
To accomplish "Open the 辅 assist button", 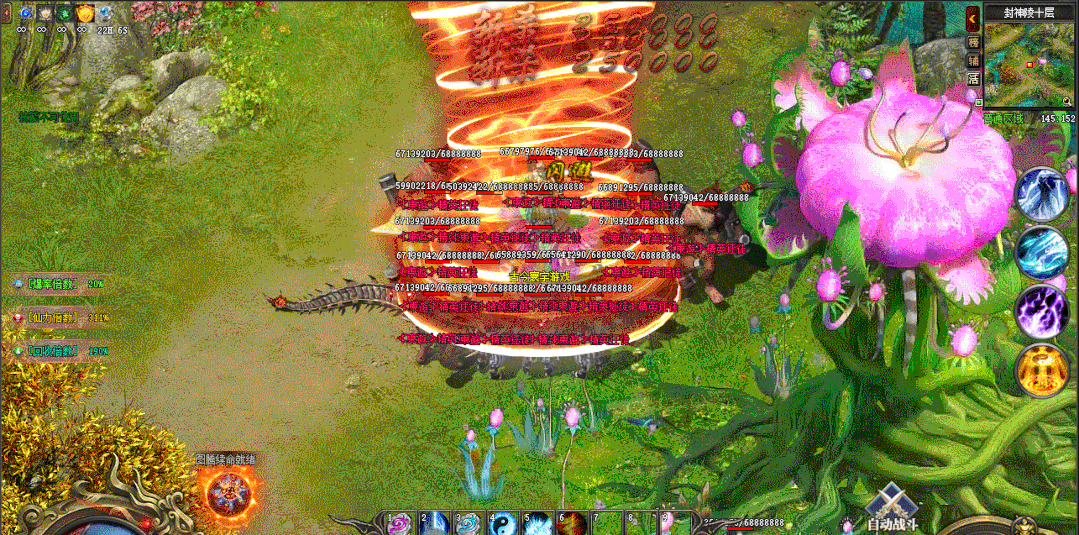I will pyautogui.click(x=972, y=60).
